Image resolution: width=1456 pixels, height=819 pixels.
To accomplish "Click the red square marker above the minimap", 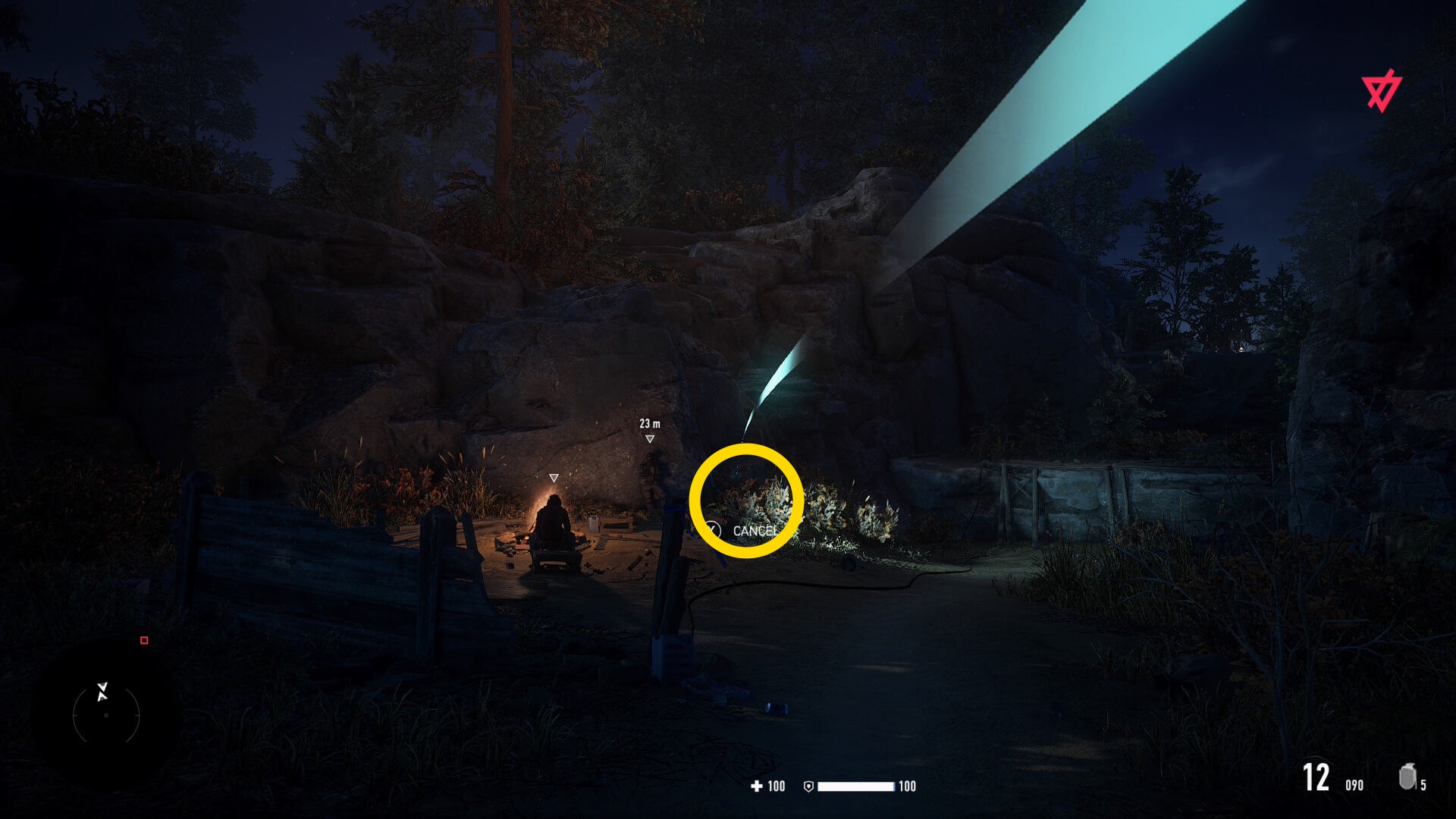I will tap(144, 641).
